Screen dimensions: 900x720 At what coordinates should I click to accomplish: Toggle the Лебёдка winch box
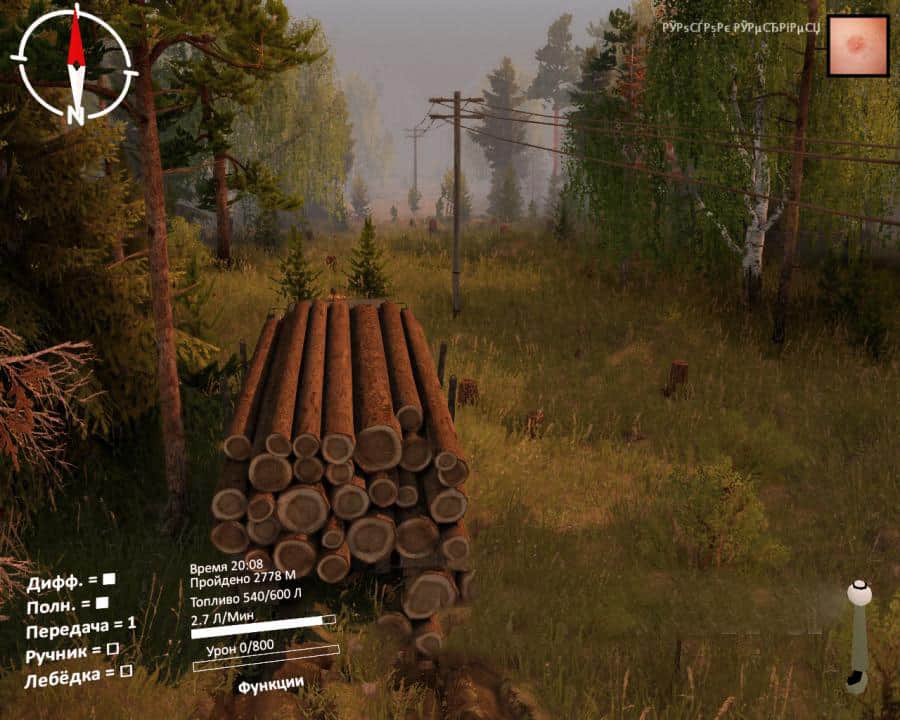(126, 672)
